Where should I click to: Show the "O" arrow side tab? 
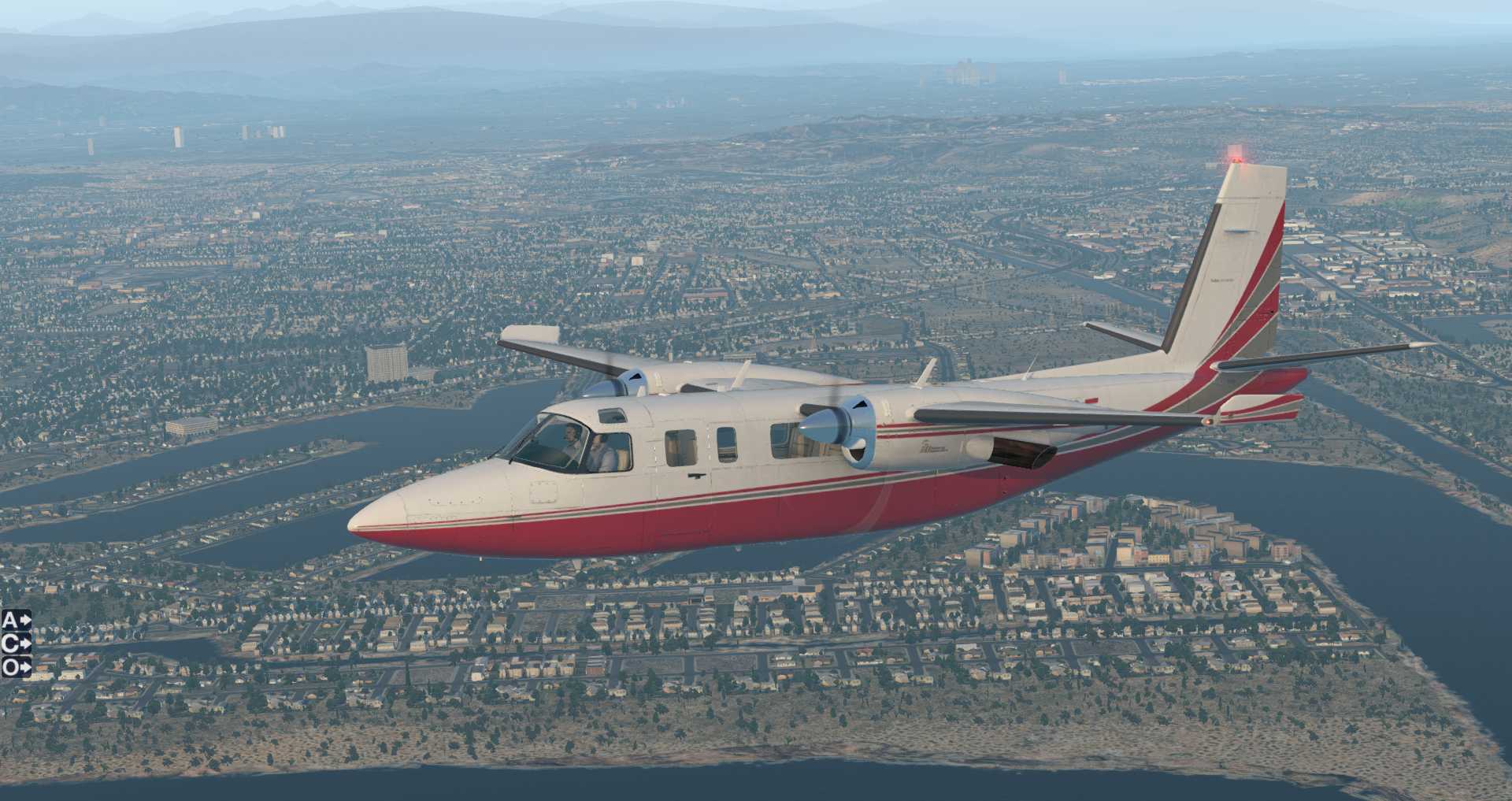tap(17, 668)
